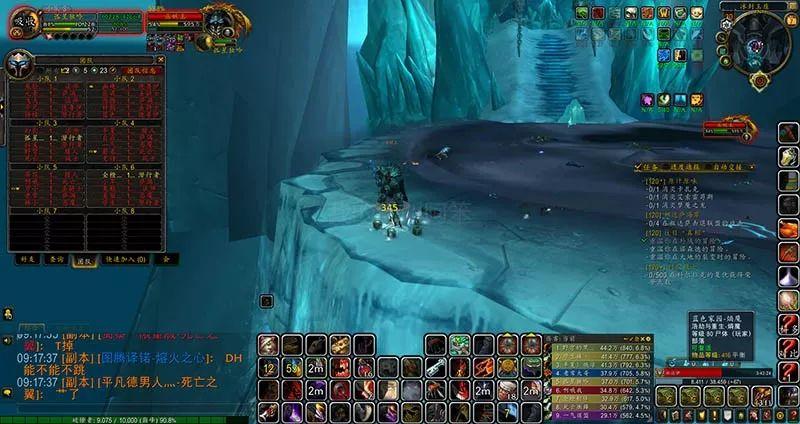This screenshot has height=424, width=800.
Task: Open the 查询 tab
Action: pos(56,259)
